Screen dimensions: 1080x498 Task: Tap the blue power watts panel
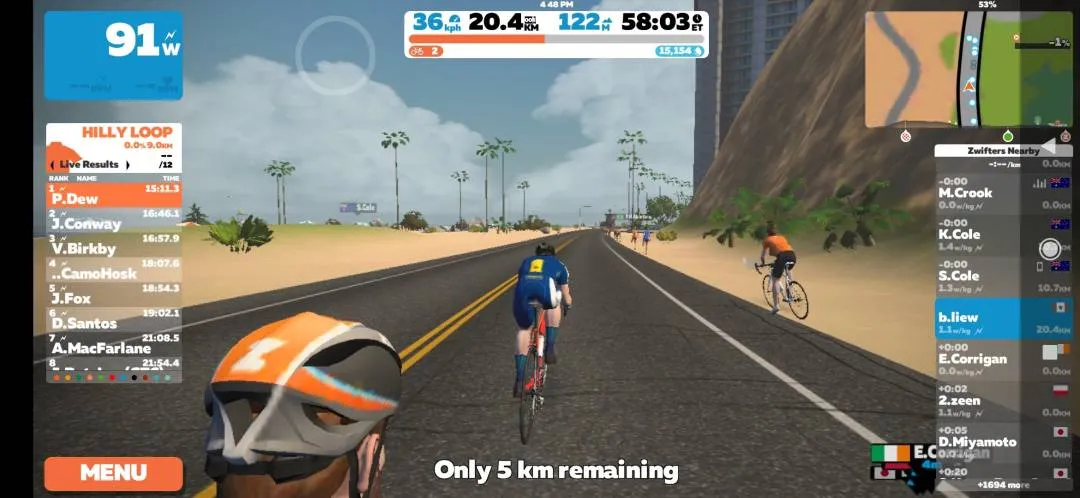click(x=113, y=55)
